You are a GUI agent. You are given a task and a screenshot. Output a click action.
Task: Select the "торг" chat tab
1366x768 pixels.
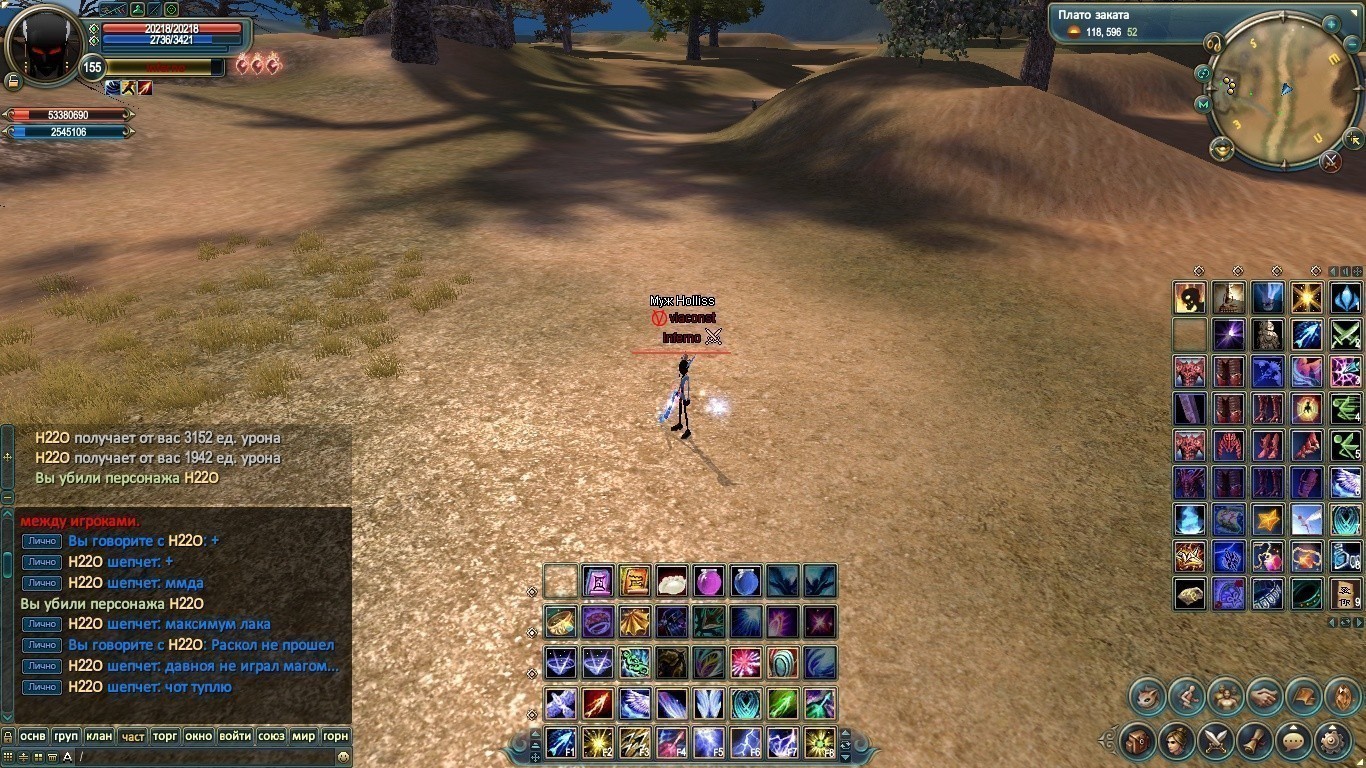[x=165, y=736]
